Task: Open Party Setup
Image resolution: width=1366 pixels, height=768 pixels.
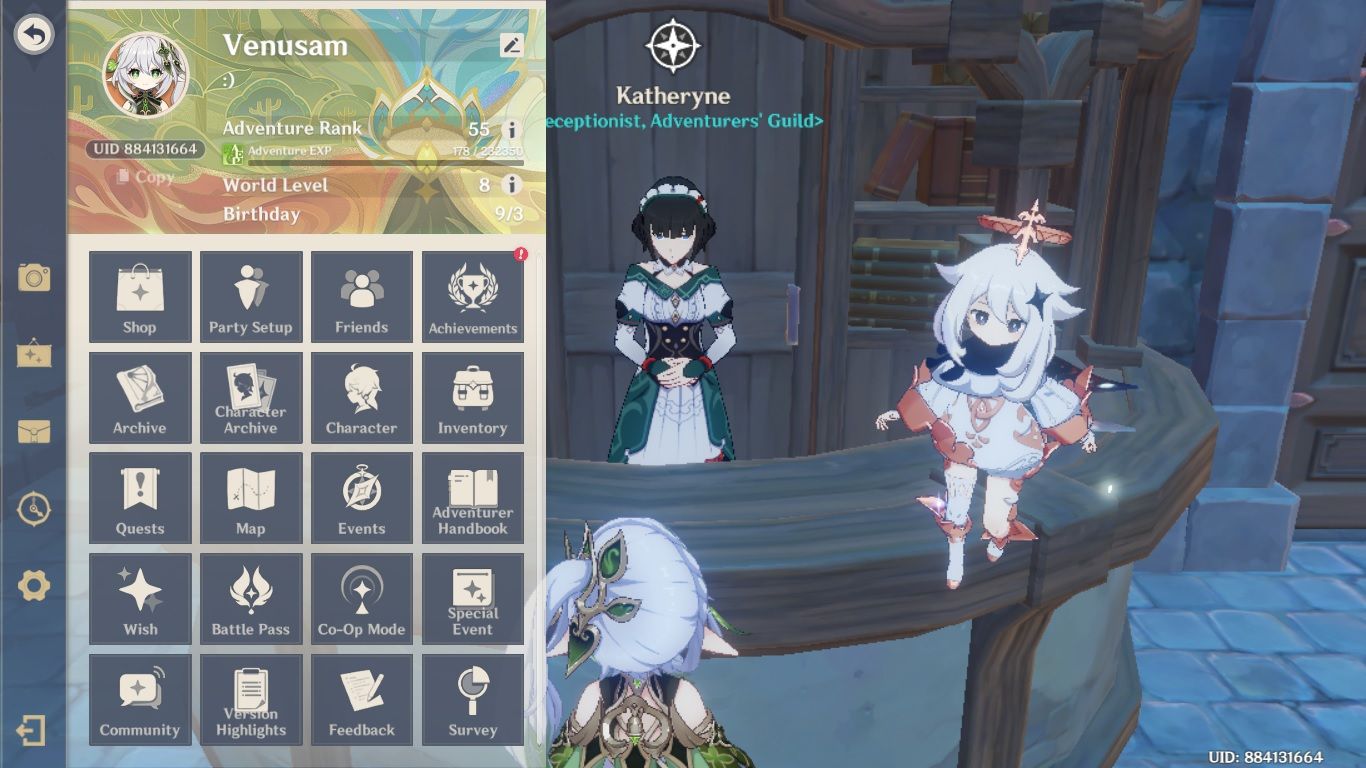Action: [x=250, y=297]
